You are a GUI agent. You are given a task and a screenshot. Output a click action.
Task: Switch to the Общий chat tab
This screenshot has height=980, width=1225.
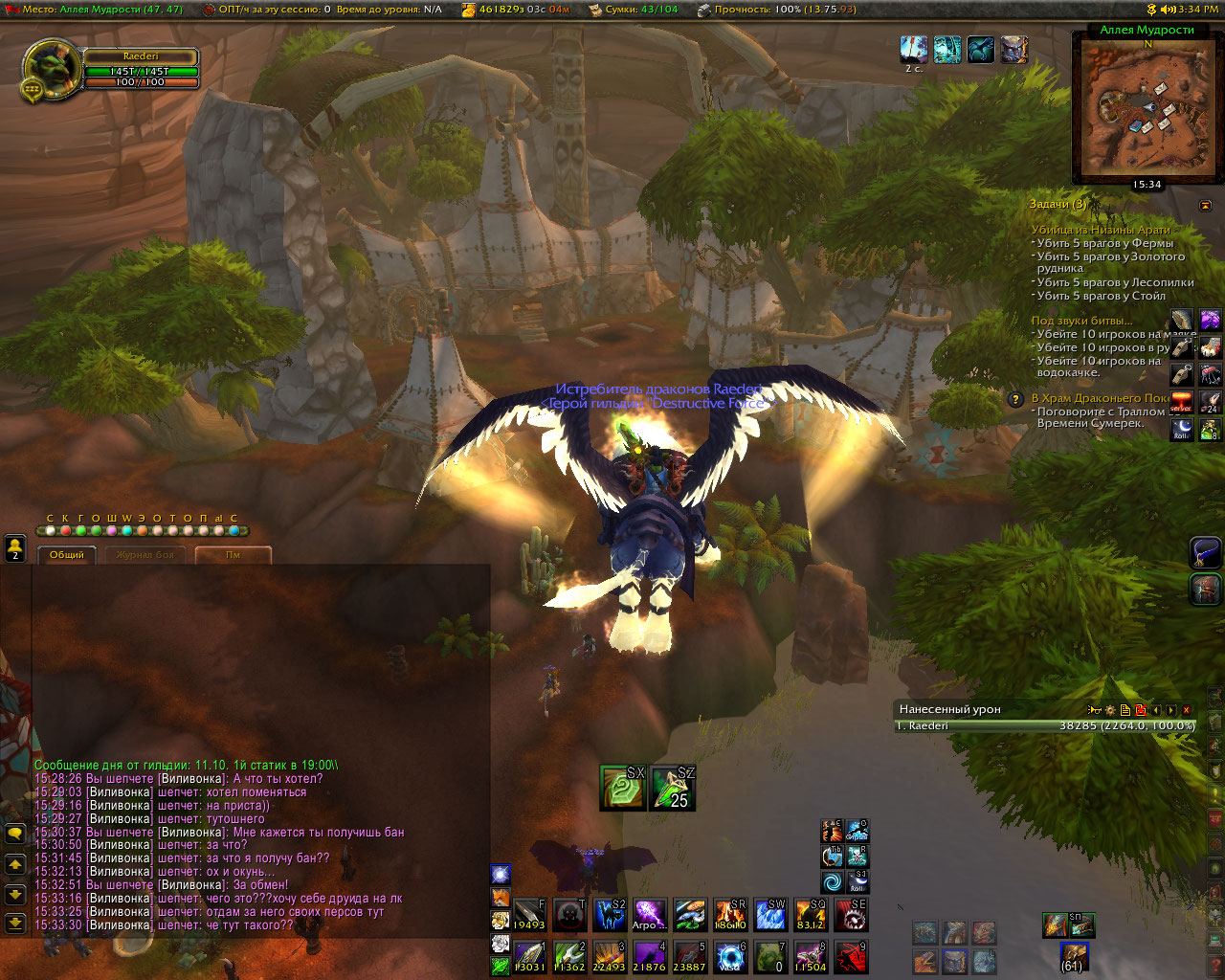67,555
